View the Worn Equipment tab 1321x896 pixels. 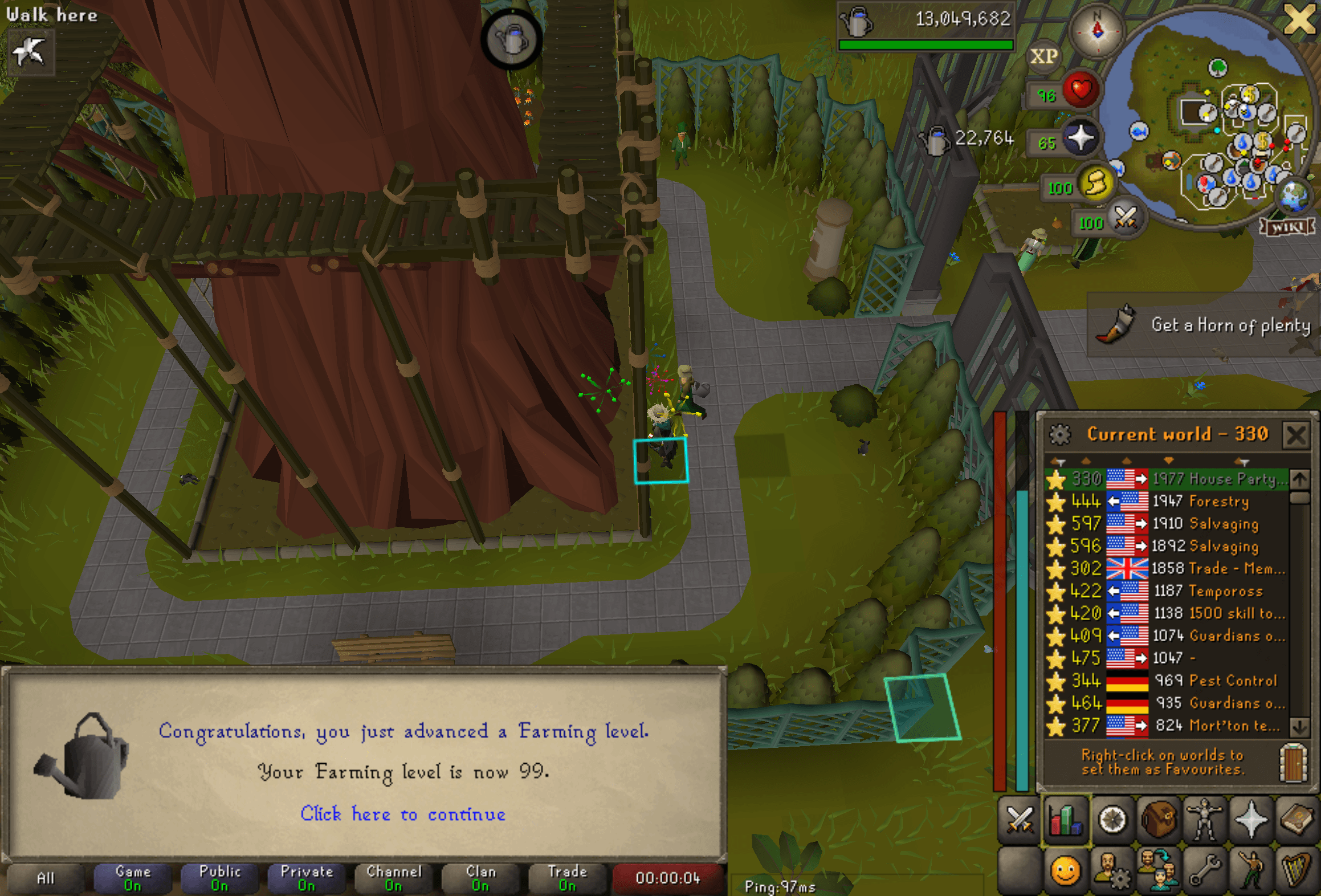[1206, 819]
